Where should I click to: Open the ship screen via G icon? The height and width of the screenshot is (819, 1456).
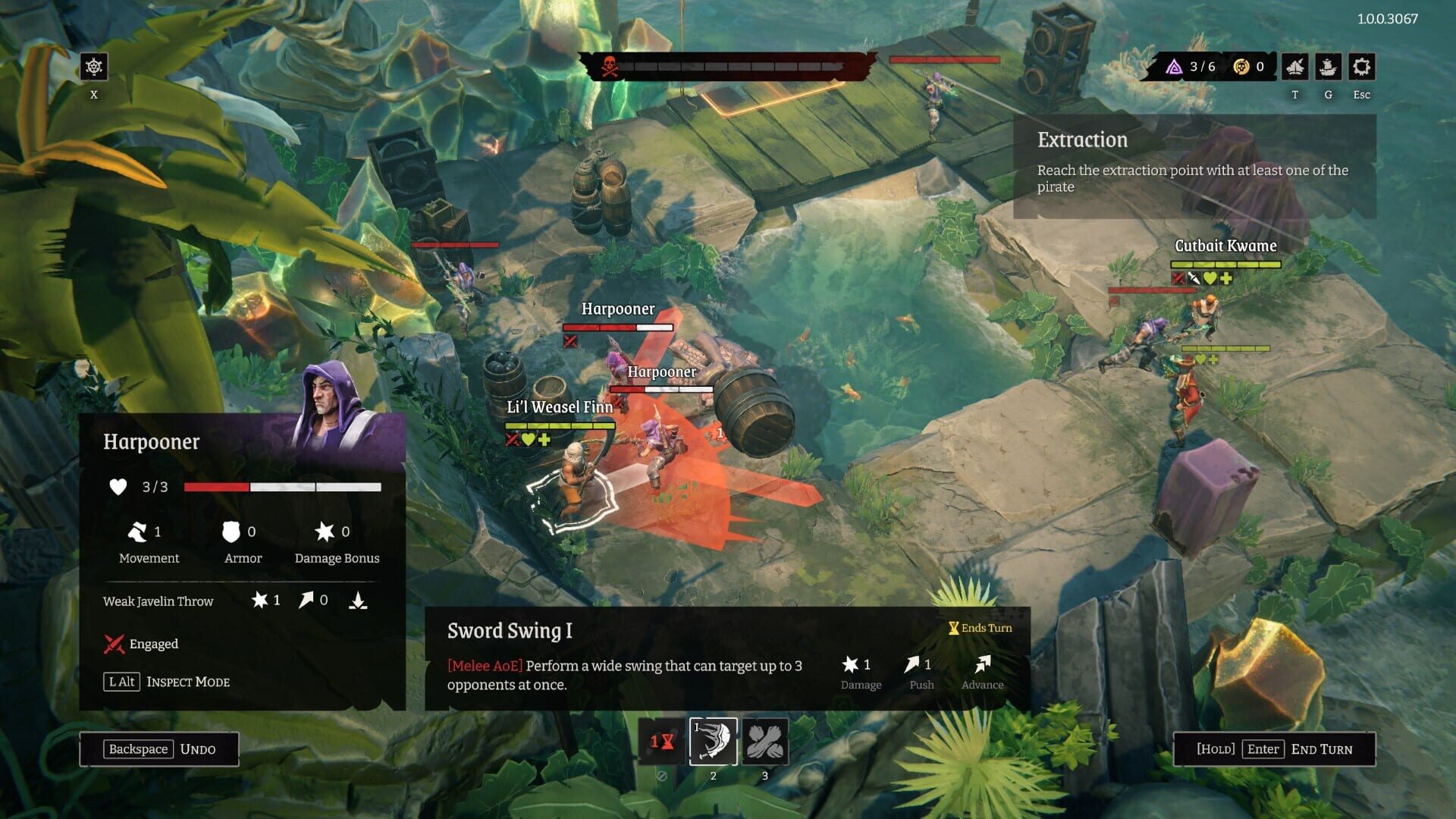click(x=1328, y=67)
